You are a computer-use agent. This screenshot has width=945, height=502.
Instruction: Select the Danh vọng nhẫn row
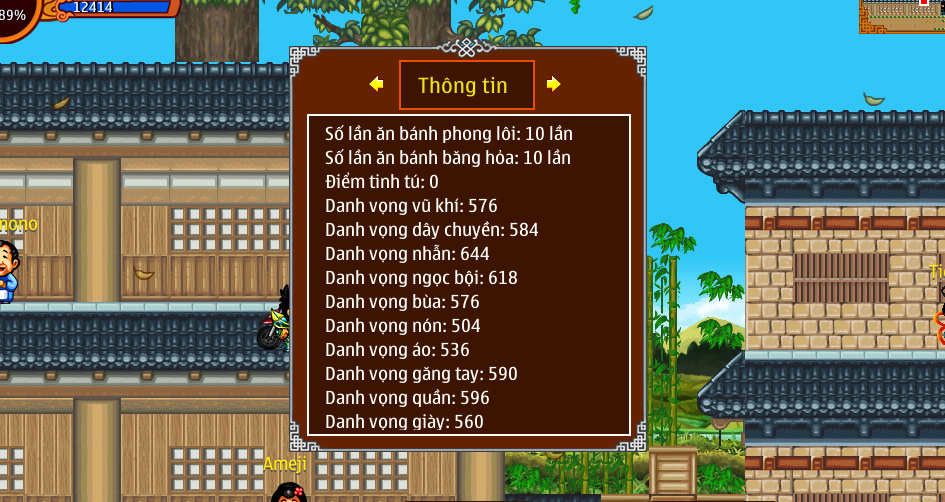[407, 254]
